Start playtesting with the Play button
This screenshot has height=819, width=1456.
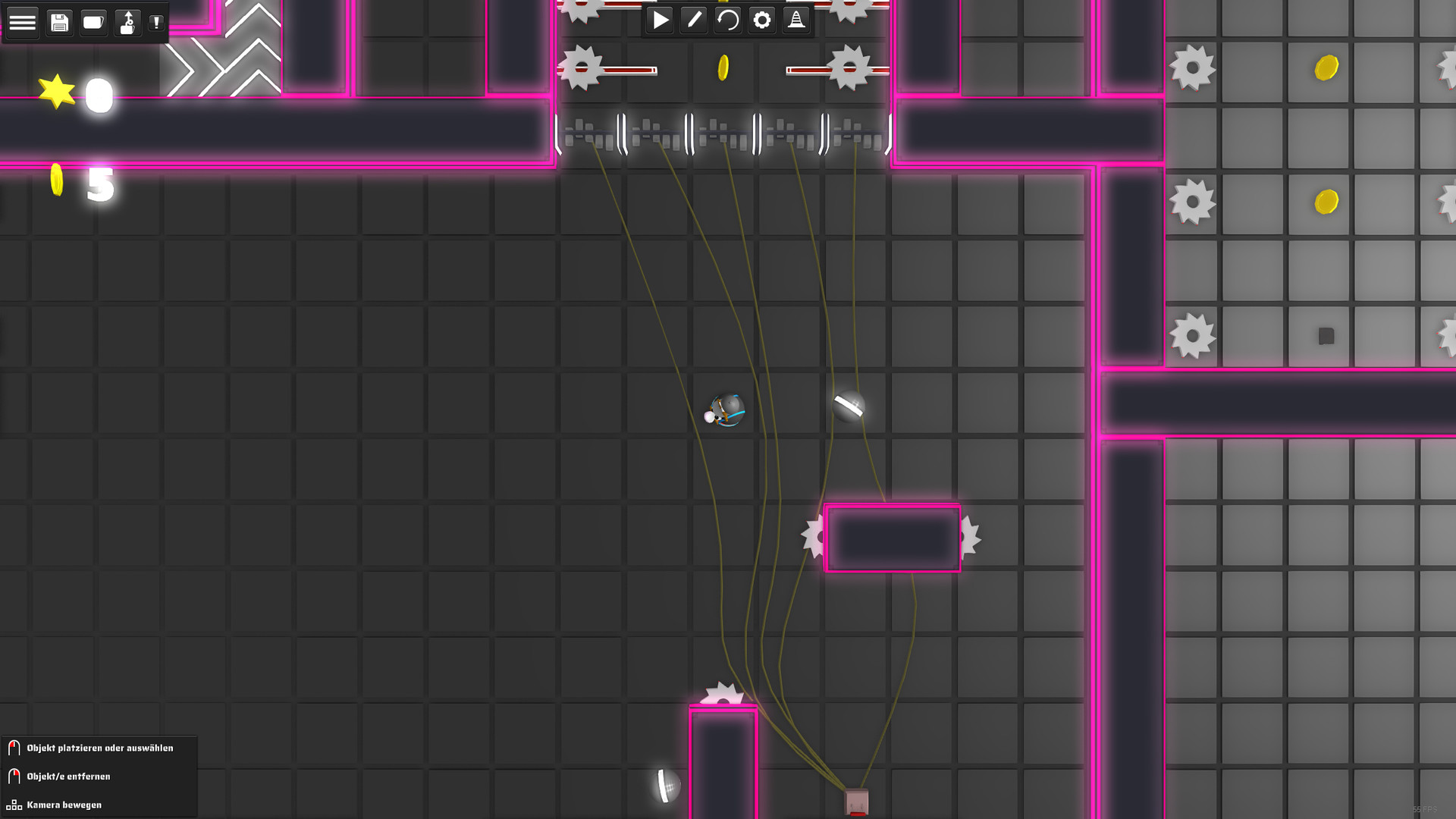point(659,20)
